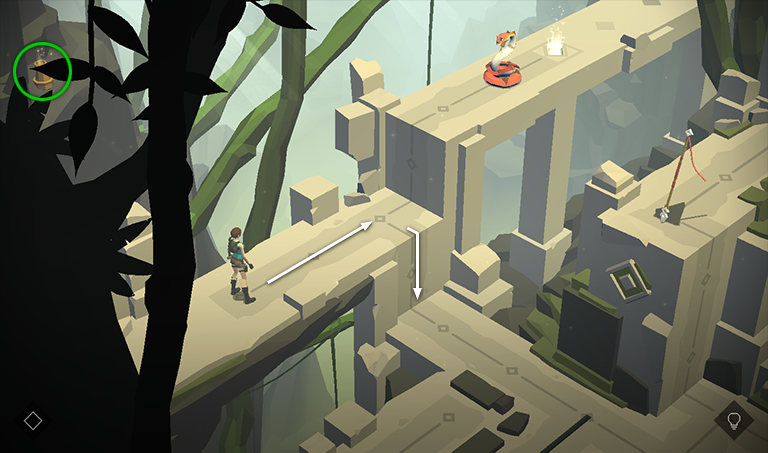Viewport: 768px width, 453px height.
Task: Open the diamond-shaped pause menu button
Action: (33, 420)
